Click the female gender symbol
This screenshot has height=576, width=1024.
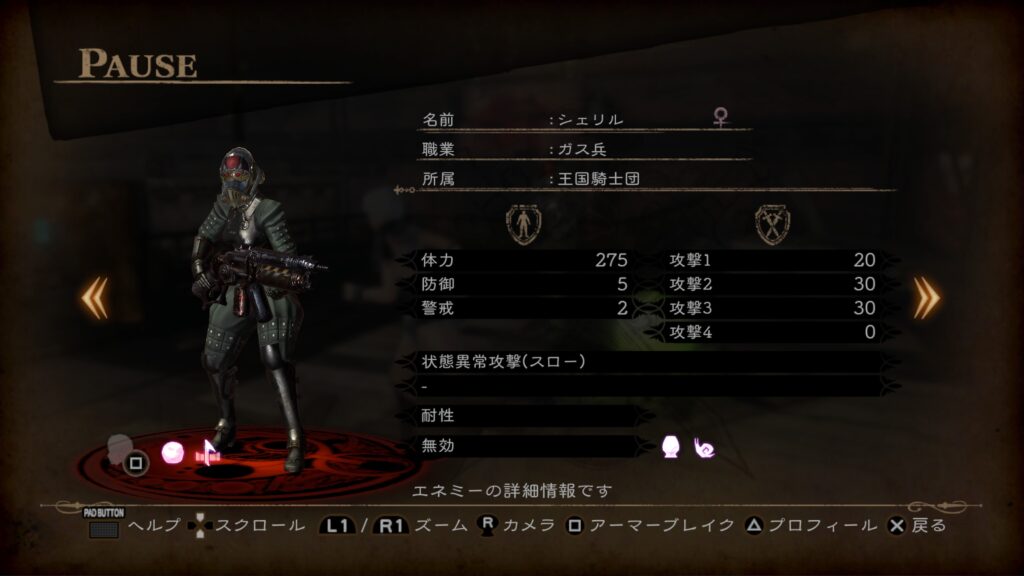pyautogui.click(x=720, y=118)
